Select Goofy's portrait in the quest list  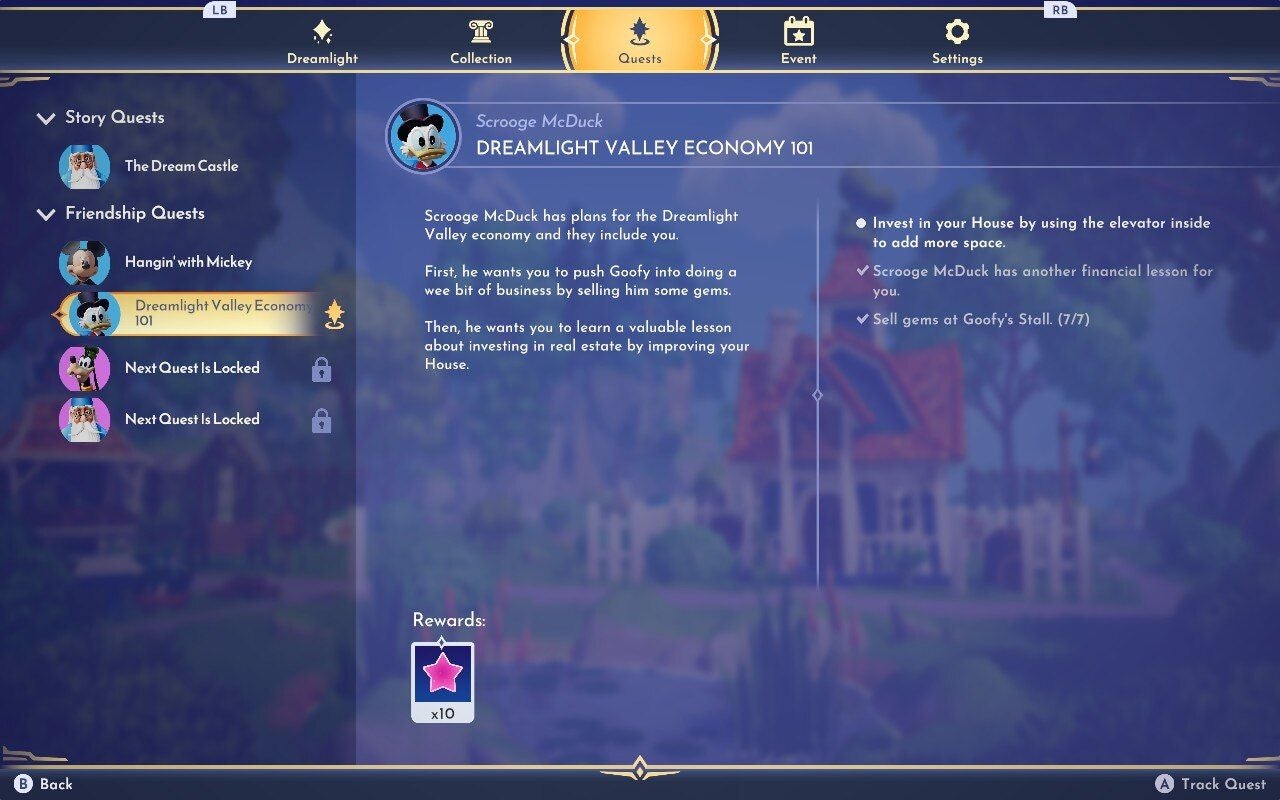pyautogui.click(x=88, y=368)
